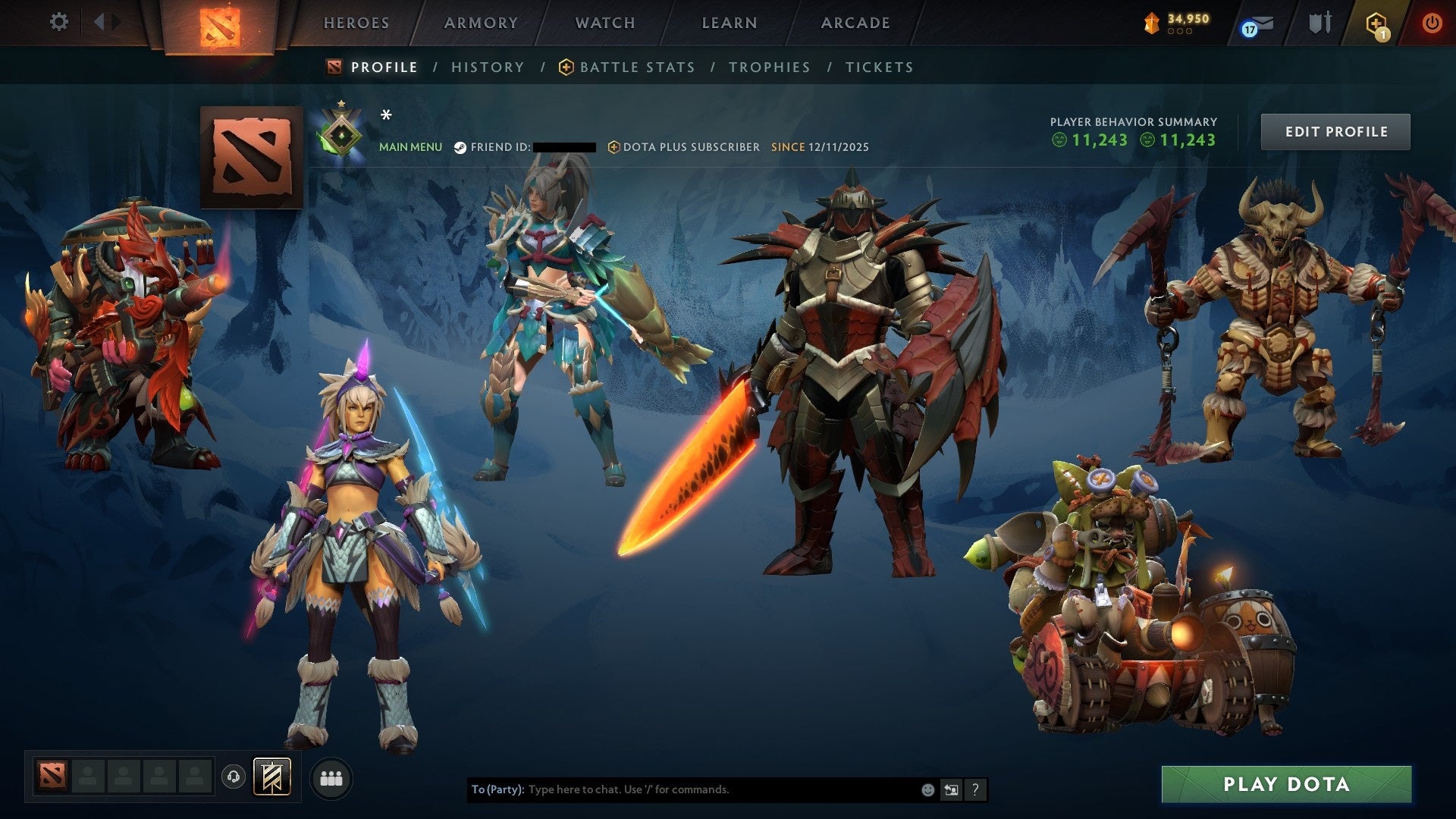1456x819 pixels.
Task: Expand the back navigation arrow beside settings
Action: pos(99,22)
